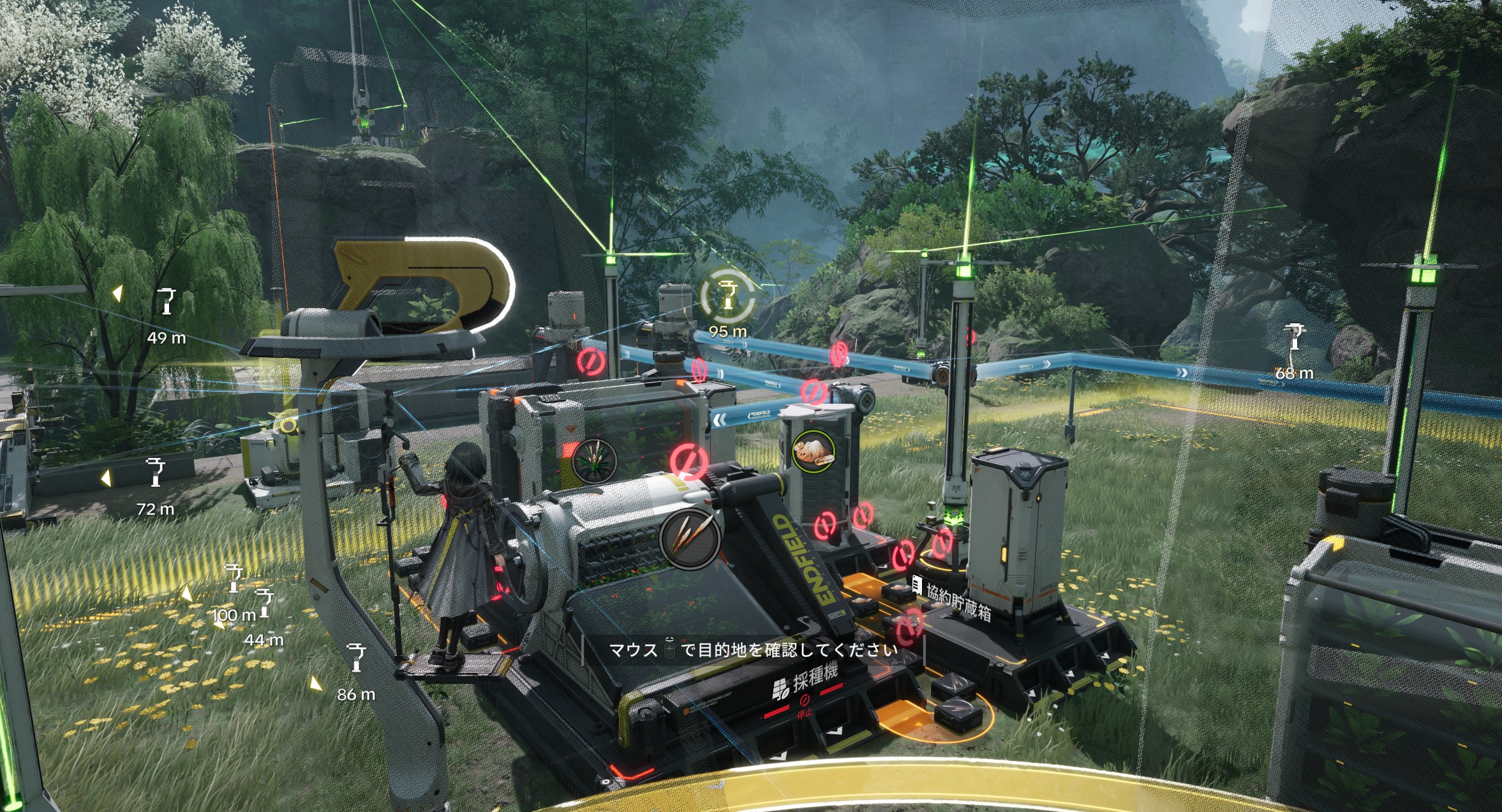1502x812 pixels.
Task: Click the powder and capsule product icon
Action: pyautogui.click(x=813, y=450)
